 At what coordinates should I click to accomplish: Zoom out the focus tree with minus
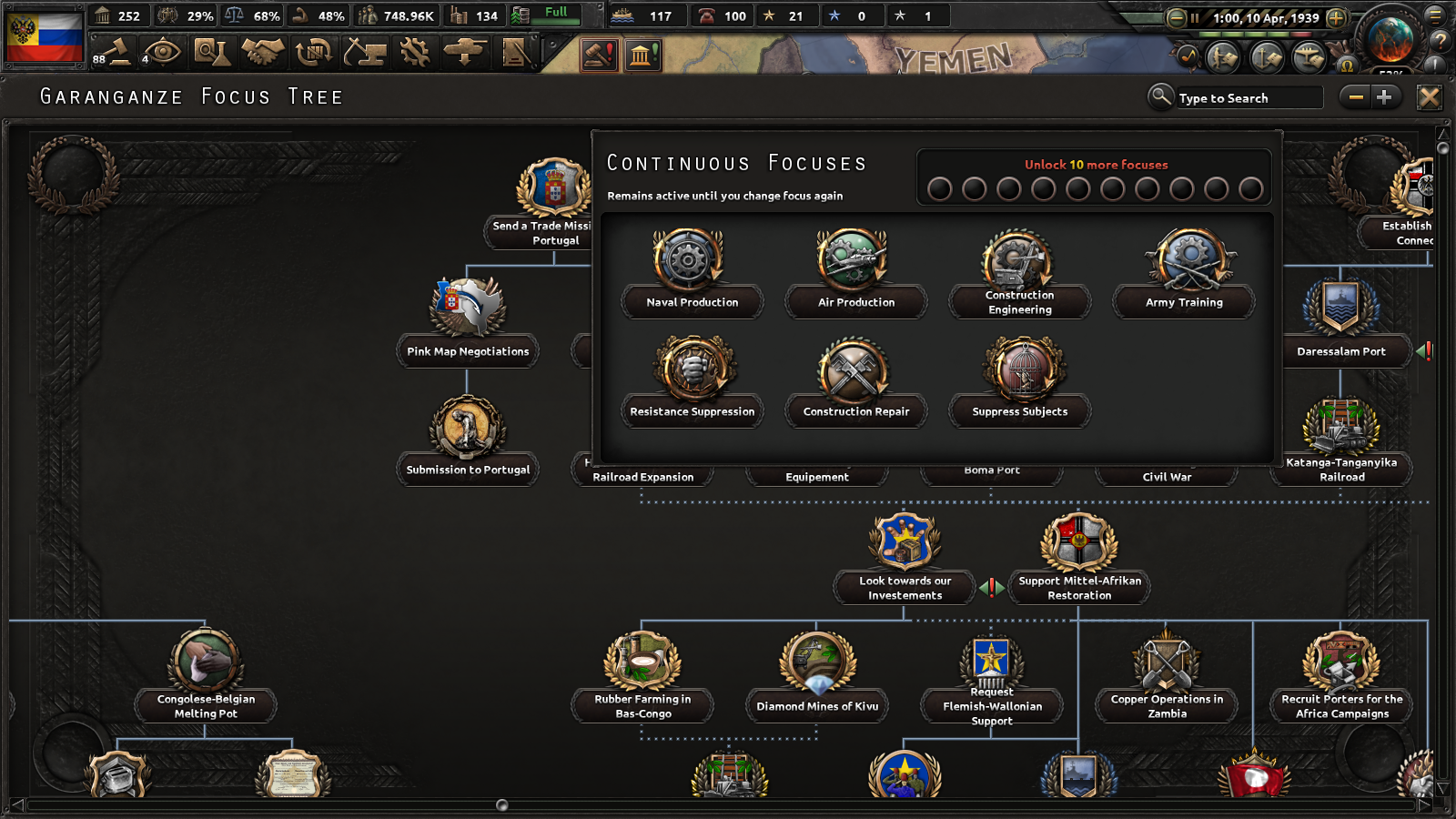point(1356,97)
